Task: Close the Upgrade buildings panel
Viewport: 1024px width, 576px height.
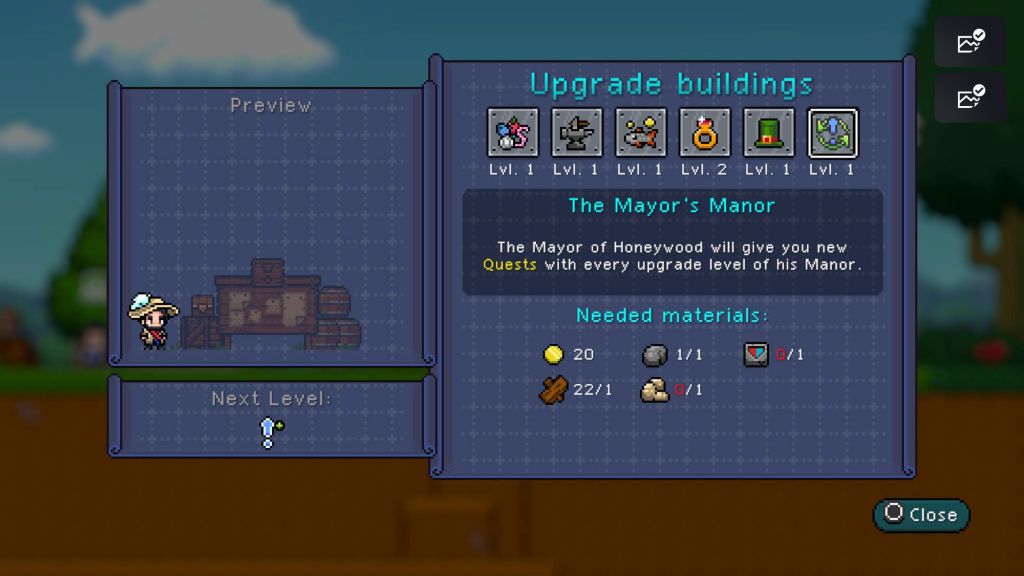Action: click(x=921, y=515)
